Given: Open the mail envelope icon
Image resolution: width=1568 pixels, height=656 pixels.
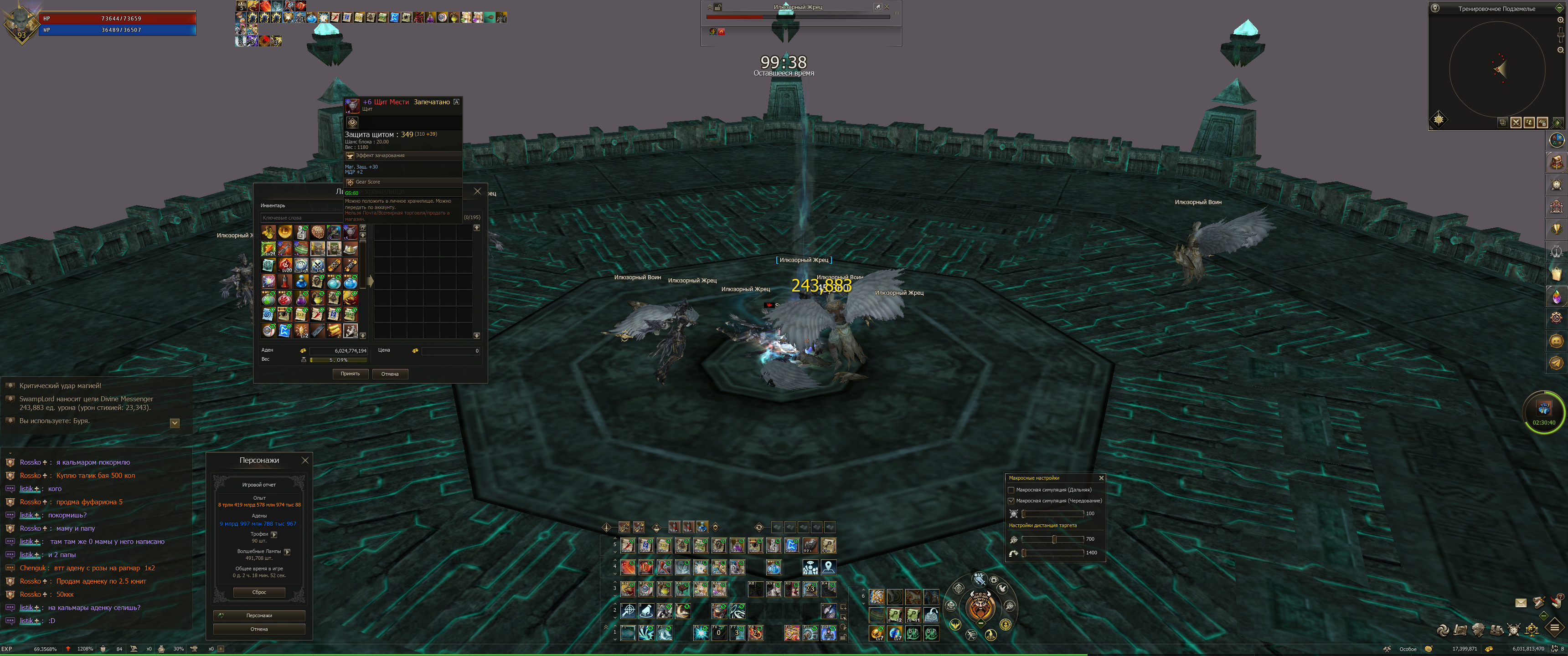Looking at the screenshot, I should pos(1521,602).
